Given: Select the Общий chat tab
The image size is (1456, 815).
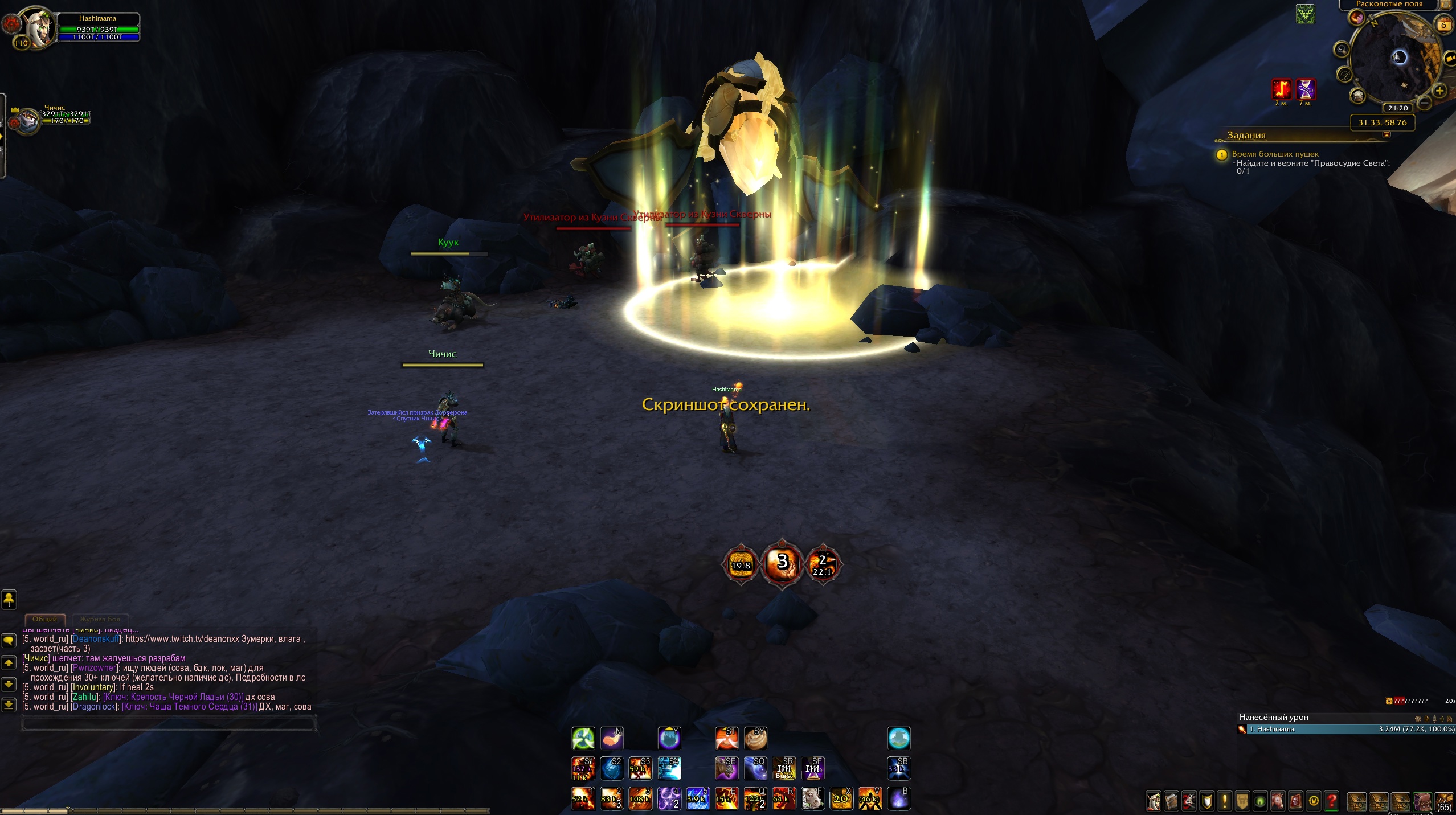Looking at the screenshot, I should [x=45, y=619].
